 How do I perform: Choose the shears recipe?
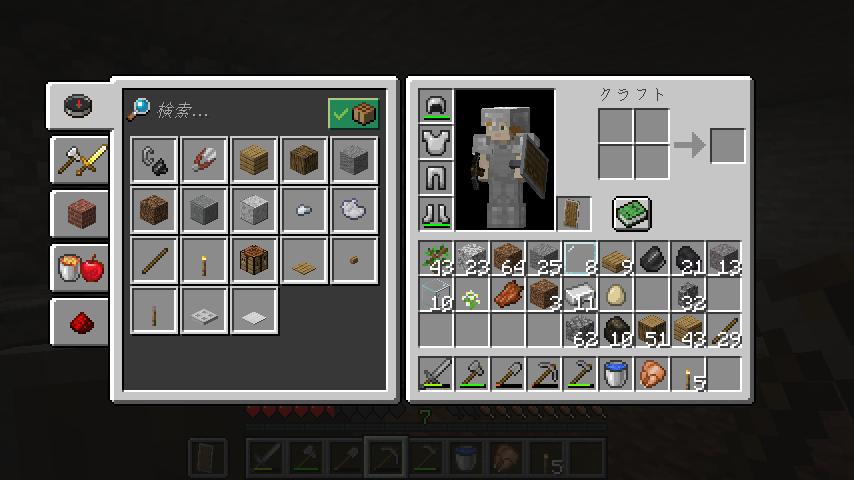[x=204, y=160]
